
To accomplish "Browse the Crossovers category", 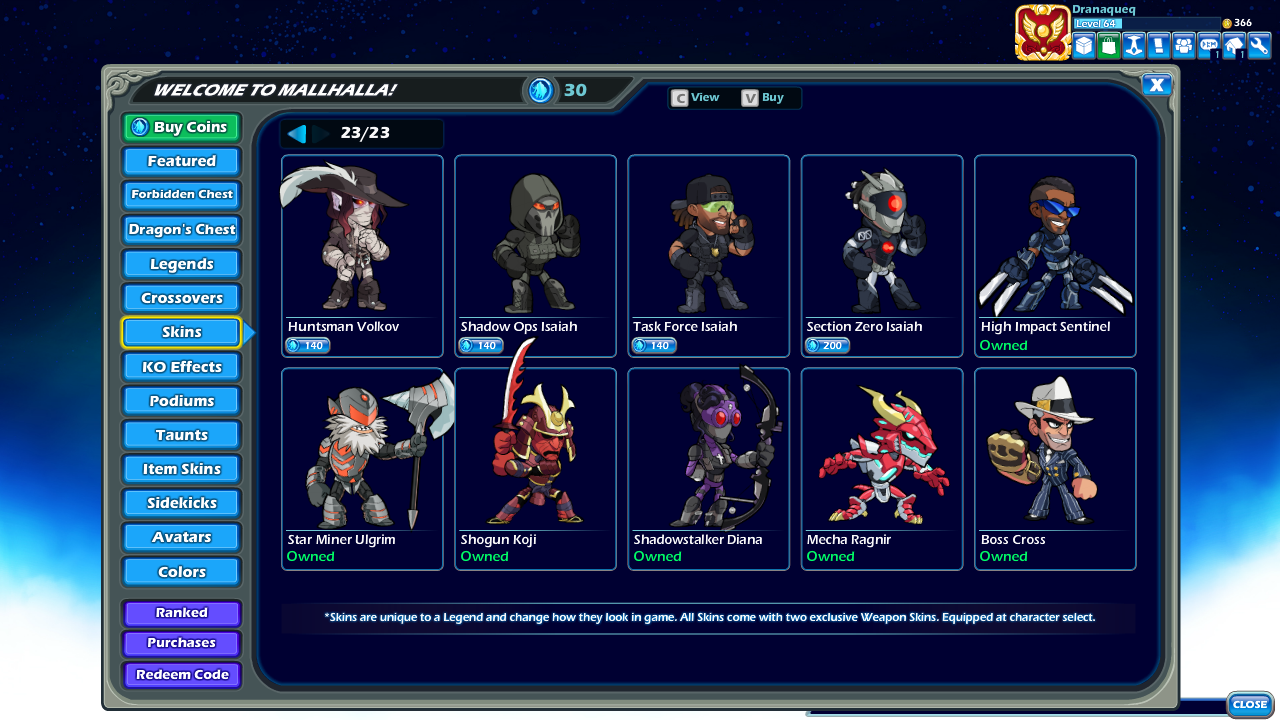I will [181, 298].
